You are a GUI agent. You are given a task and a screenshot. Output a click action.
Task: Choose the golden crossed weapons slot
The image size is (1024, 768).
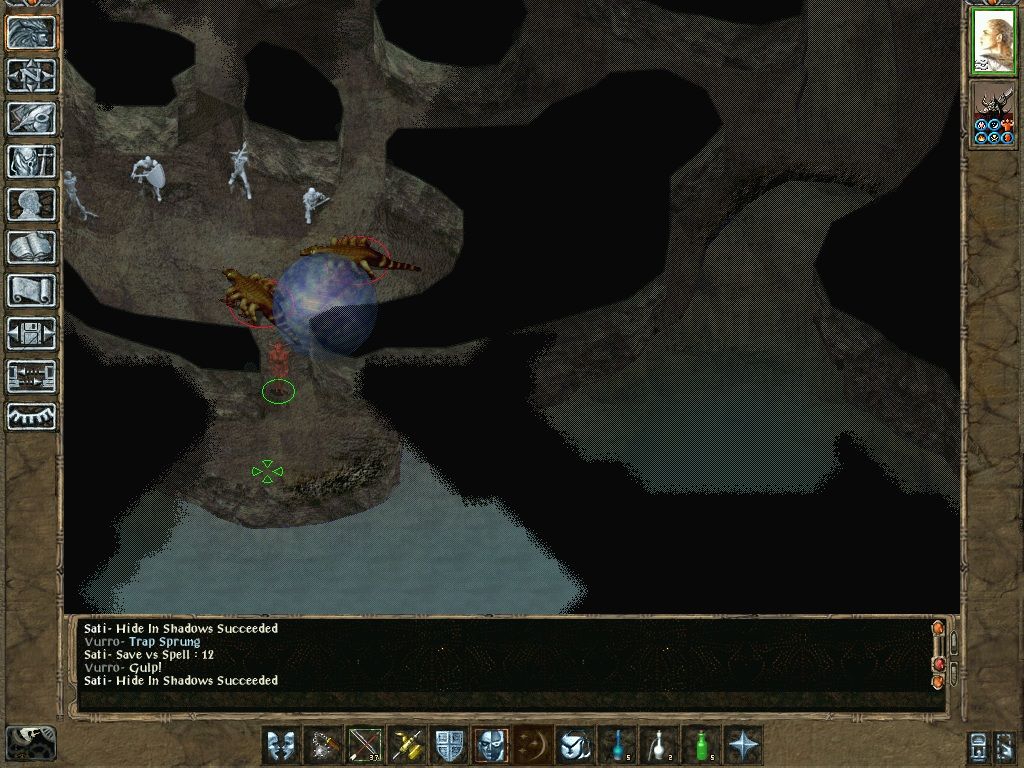point(407,745)
